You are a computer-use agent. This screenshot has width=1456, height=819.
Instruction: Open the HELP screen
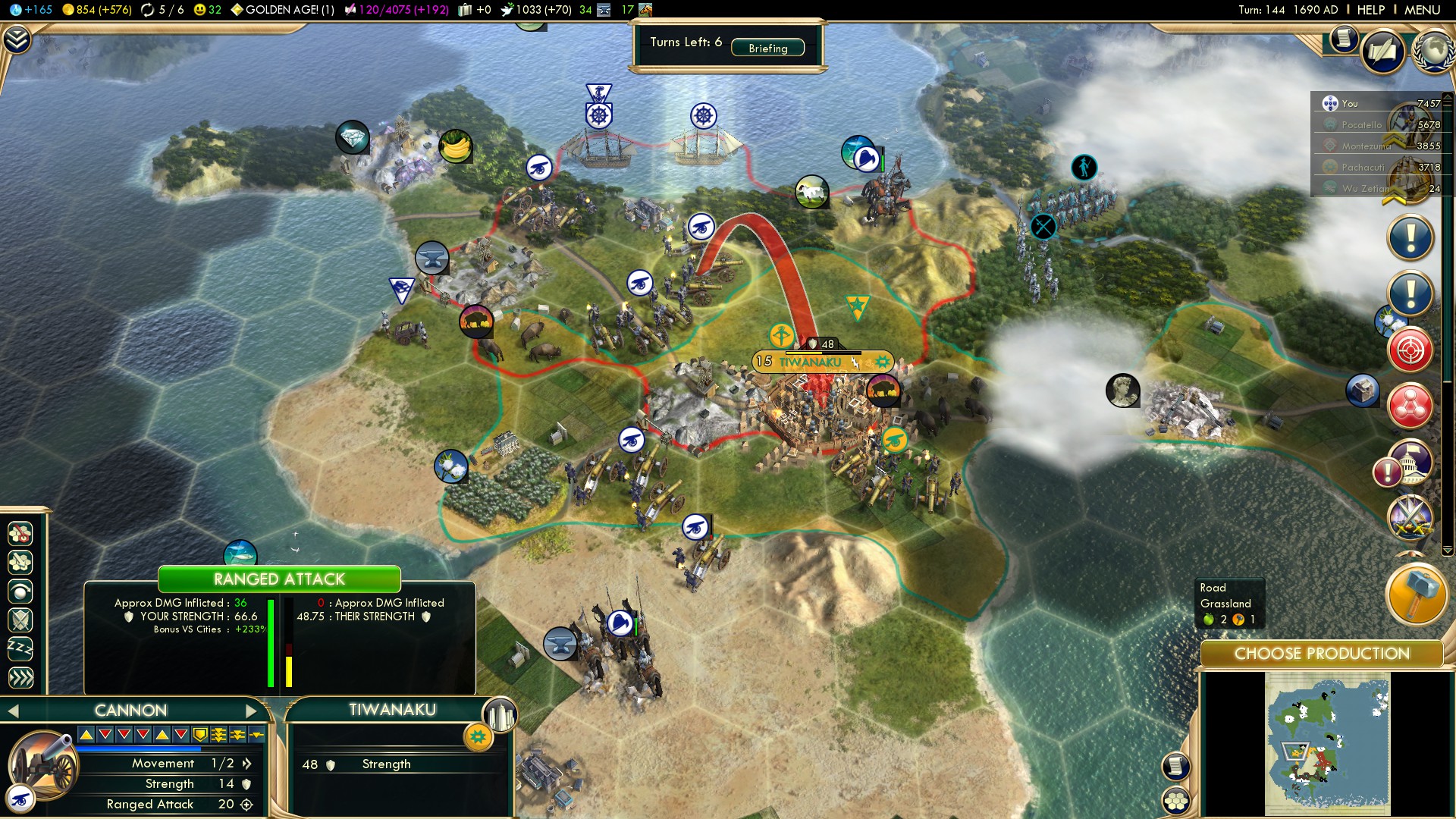1371,10
